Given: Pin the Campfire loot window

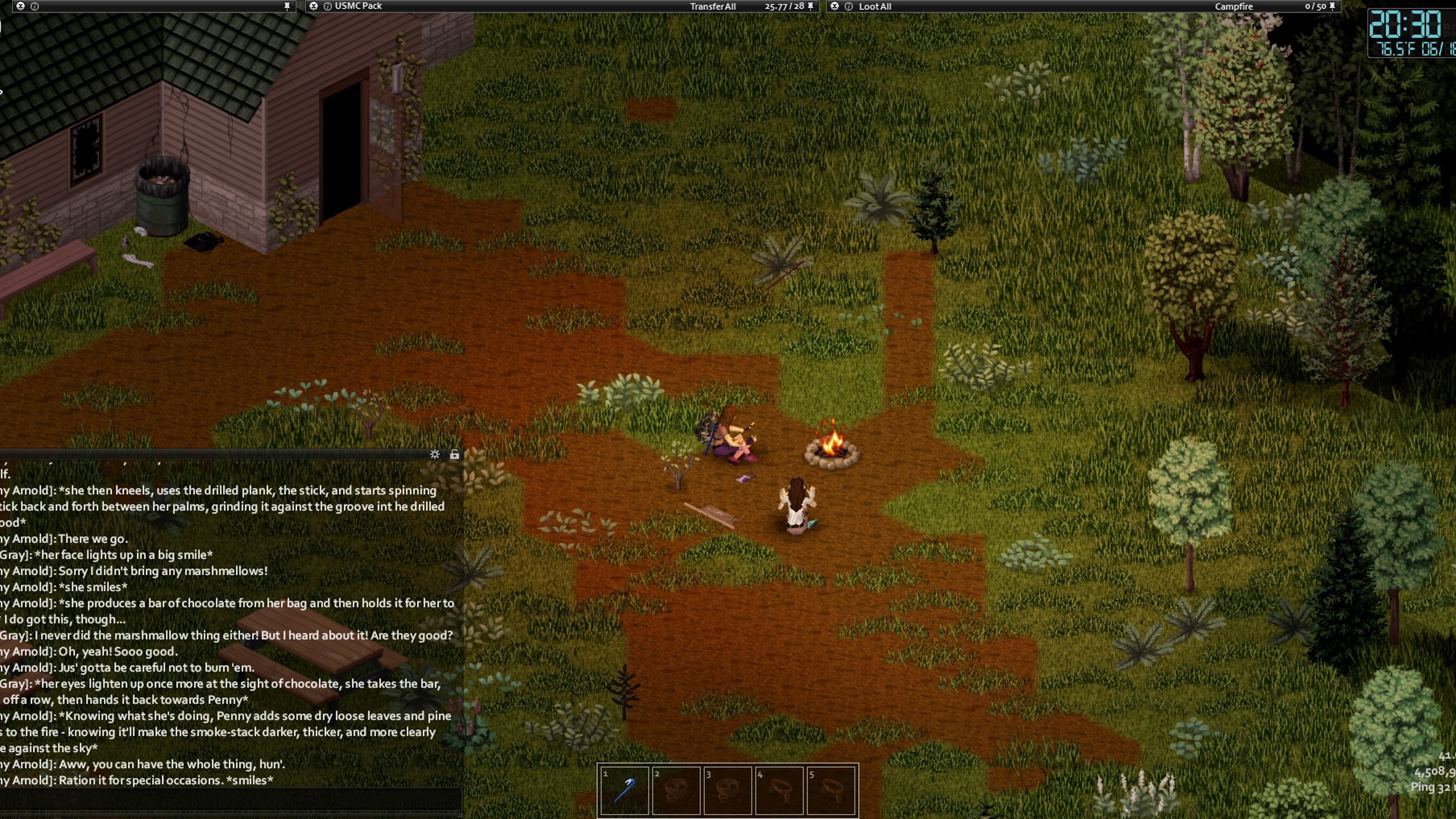Looking at the screenshot, I should [x=1332, y=6].
